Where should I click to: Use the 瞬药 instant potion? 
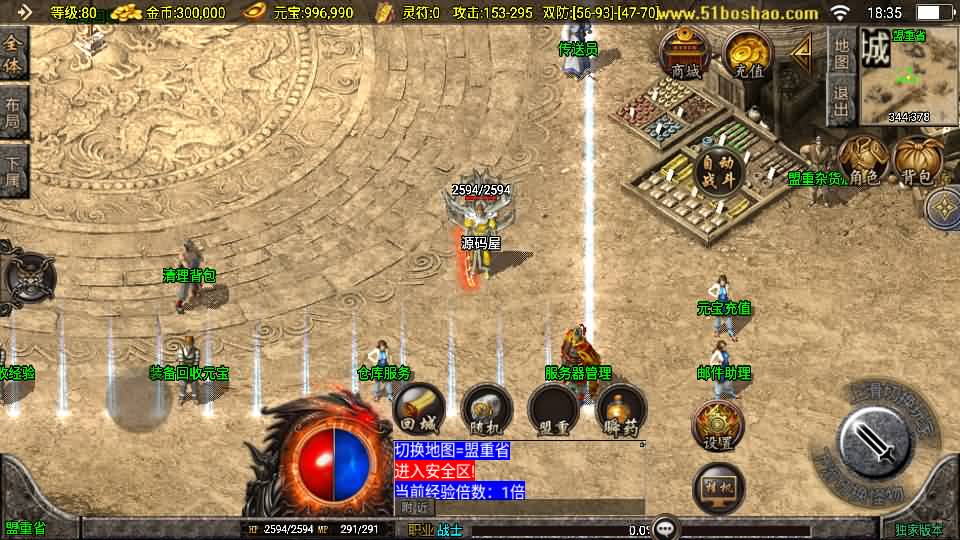pyautogui.click(x=620, y=408)
